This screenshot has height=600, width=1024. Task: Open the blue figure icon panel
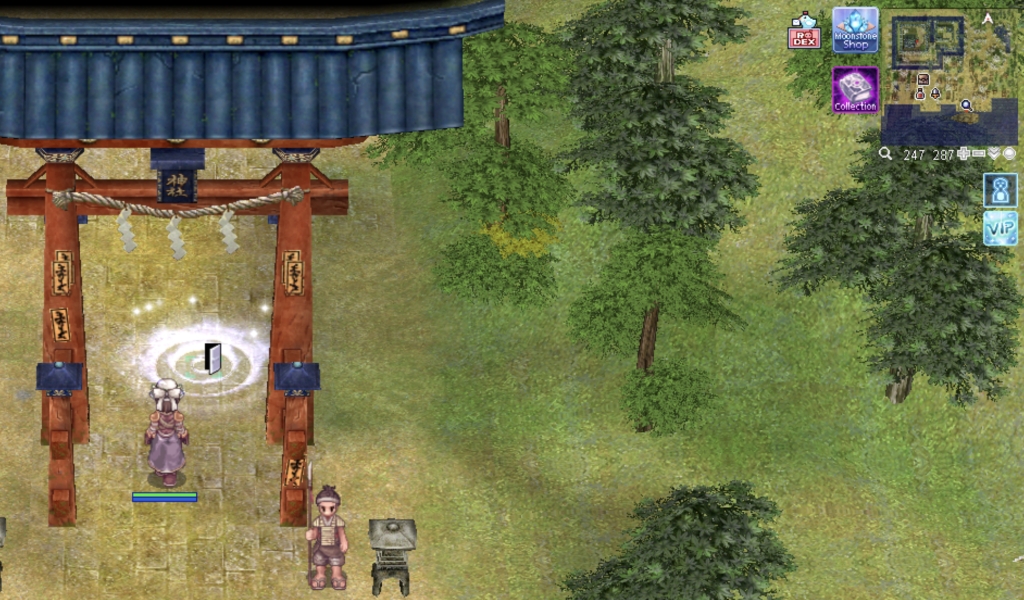[x=1000, y=190]
